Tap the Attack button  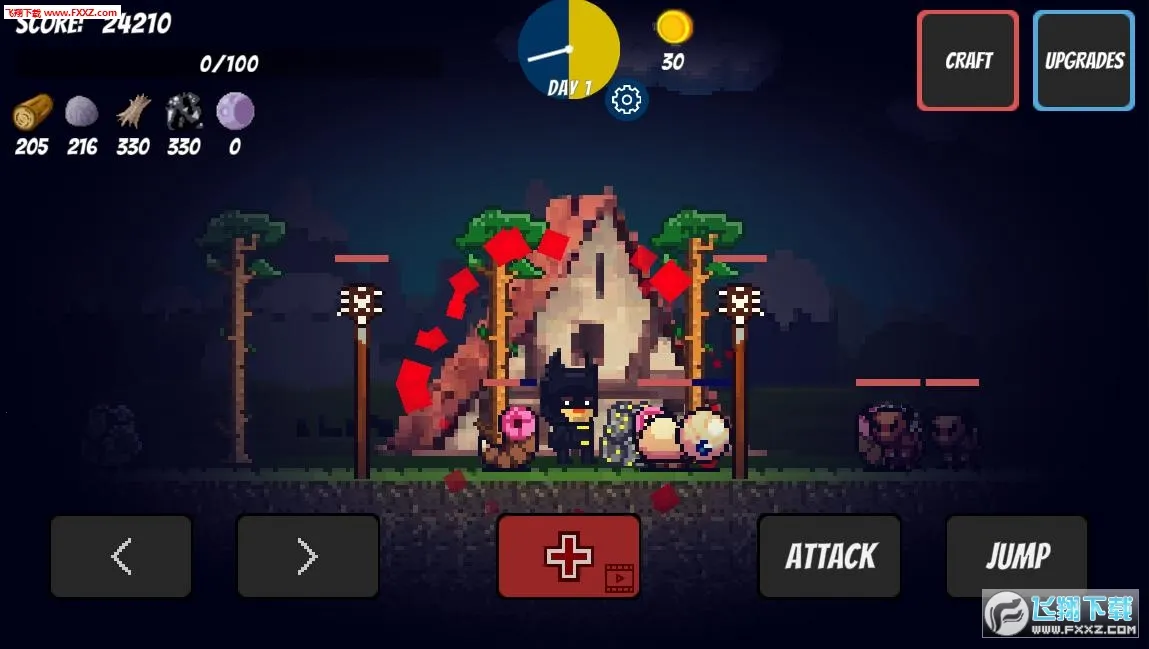829,557
